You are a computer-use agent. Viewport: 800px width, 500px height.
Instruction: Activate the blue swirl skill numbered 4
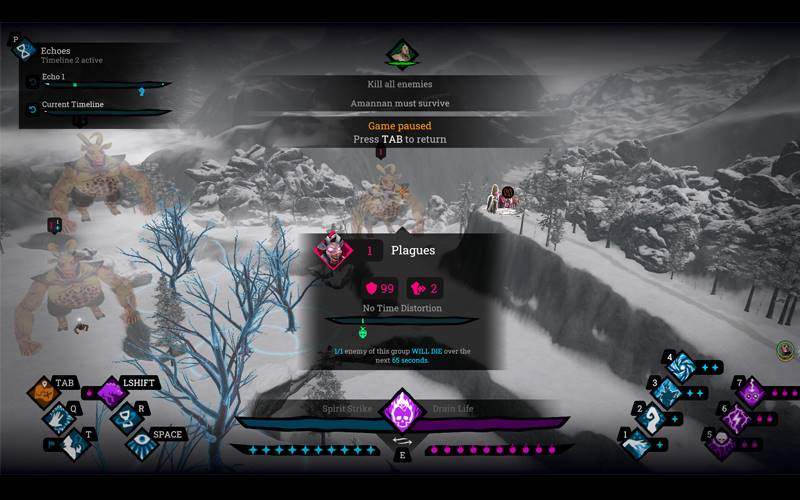pos(682,366)
